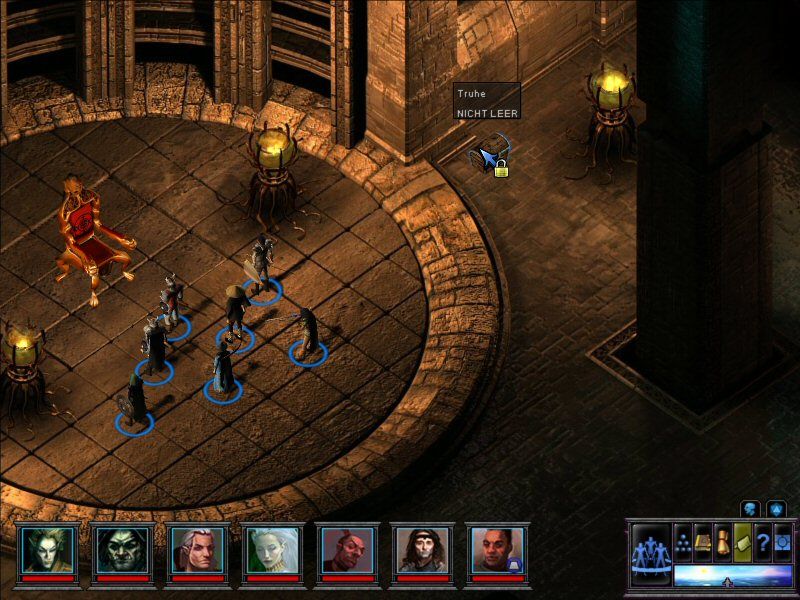Click the blue polyhedron tab

[777, 509]
